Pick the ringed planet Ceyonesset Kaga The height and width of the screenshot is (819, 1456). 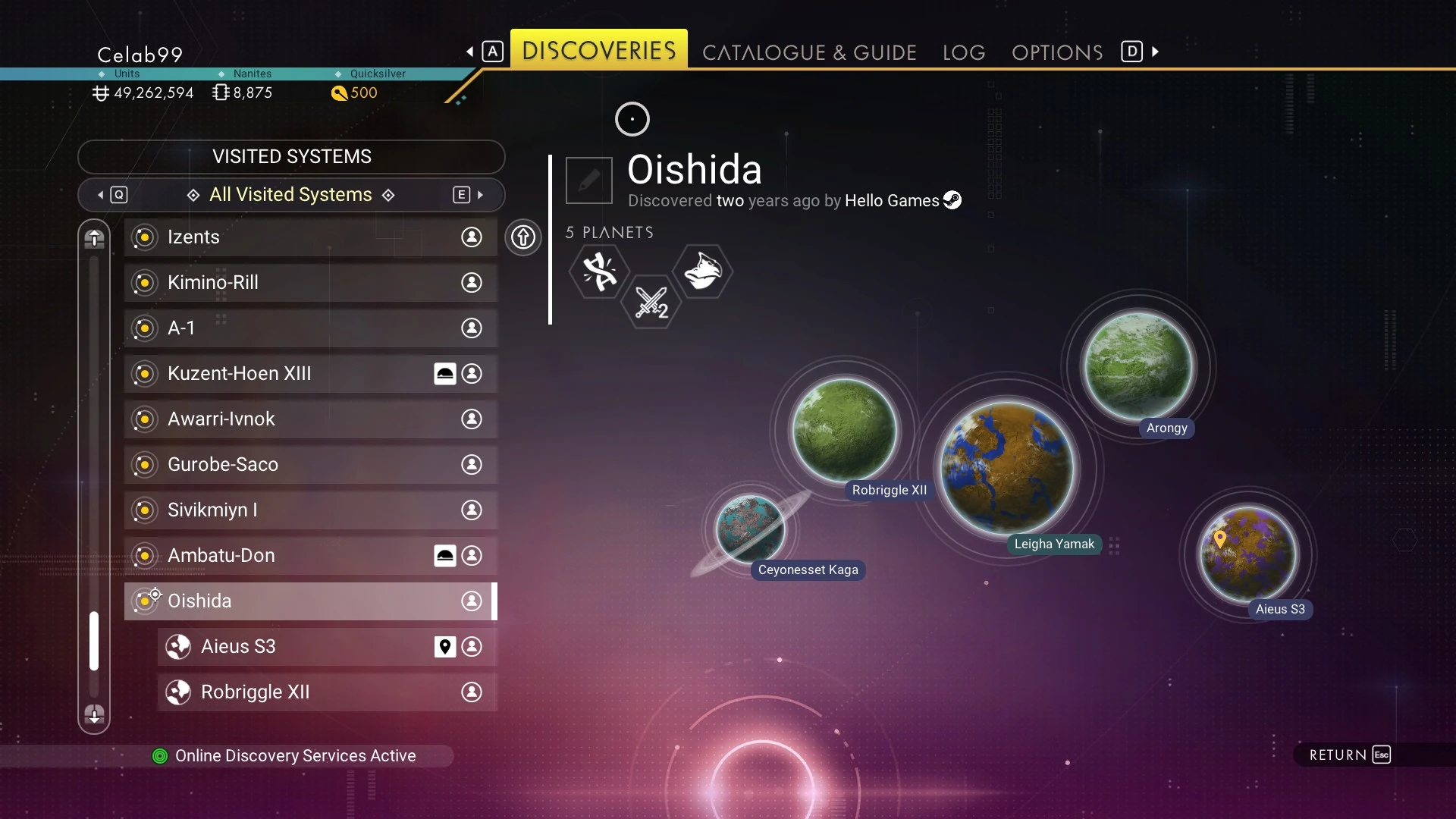pyautogui.click(x=750, y=529)
